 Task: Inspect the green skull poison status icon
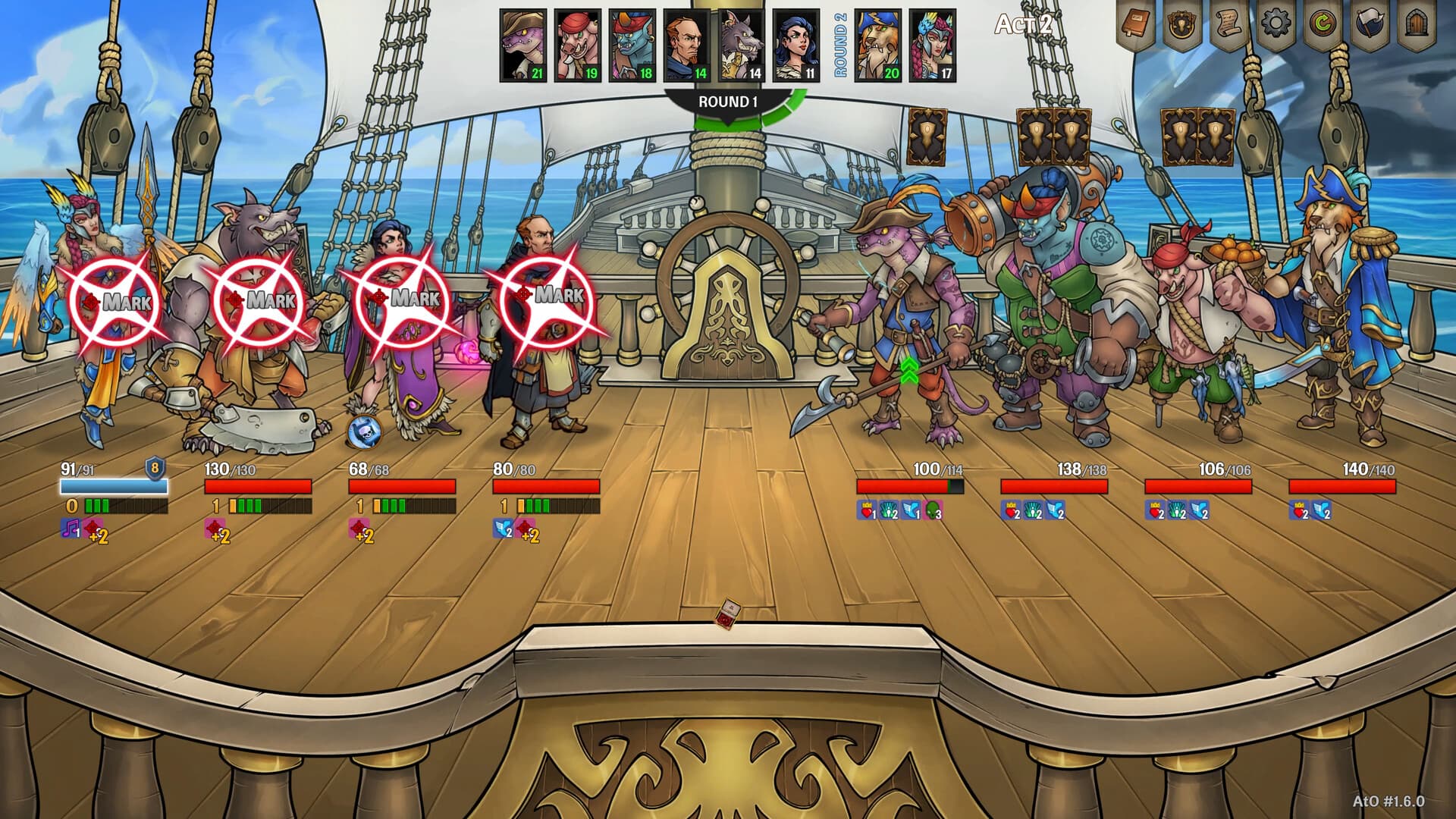click(x=934, y=511)
